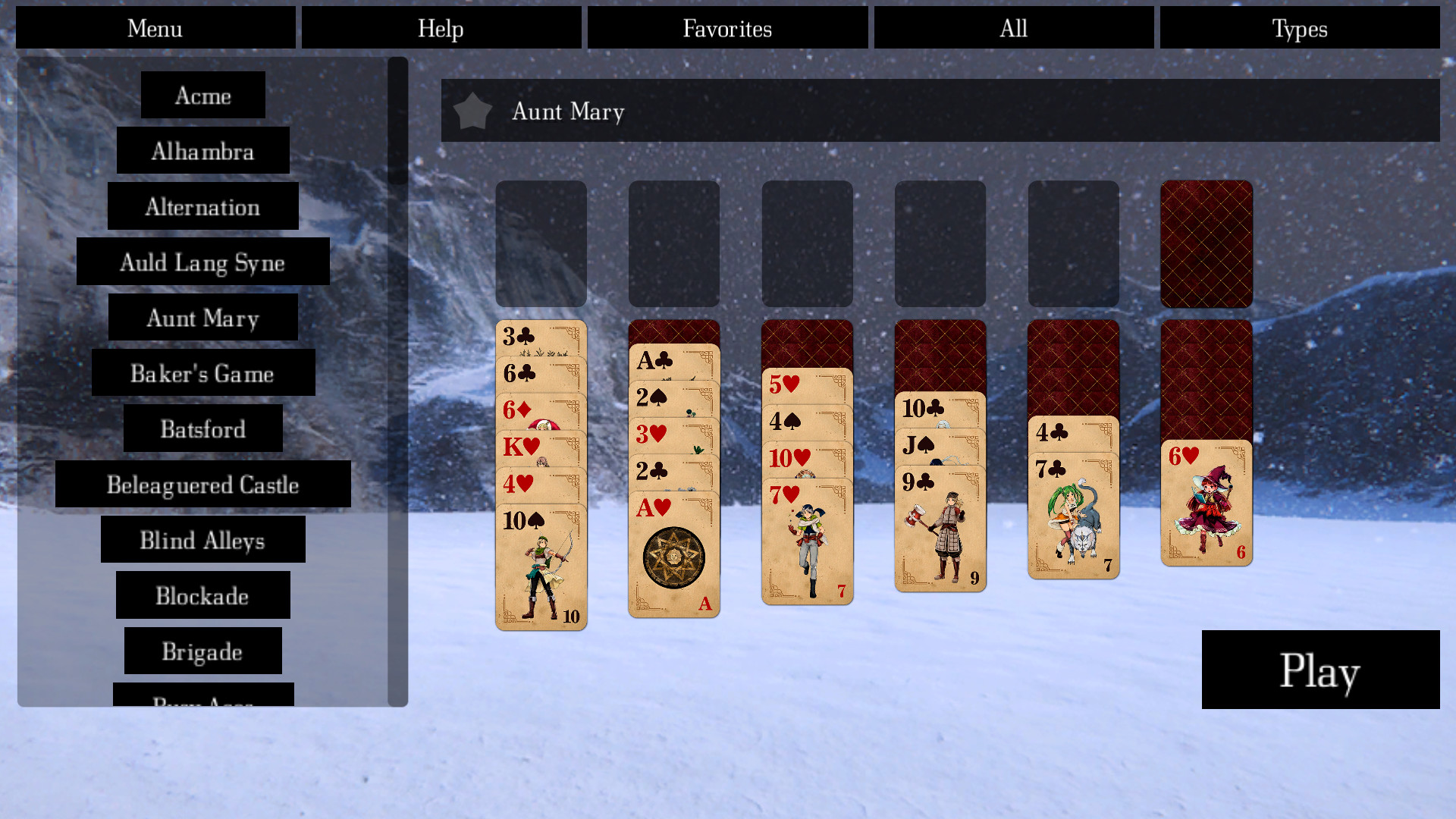Select Aunt Mary in the game list

coord(202,318)
